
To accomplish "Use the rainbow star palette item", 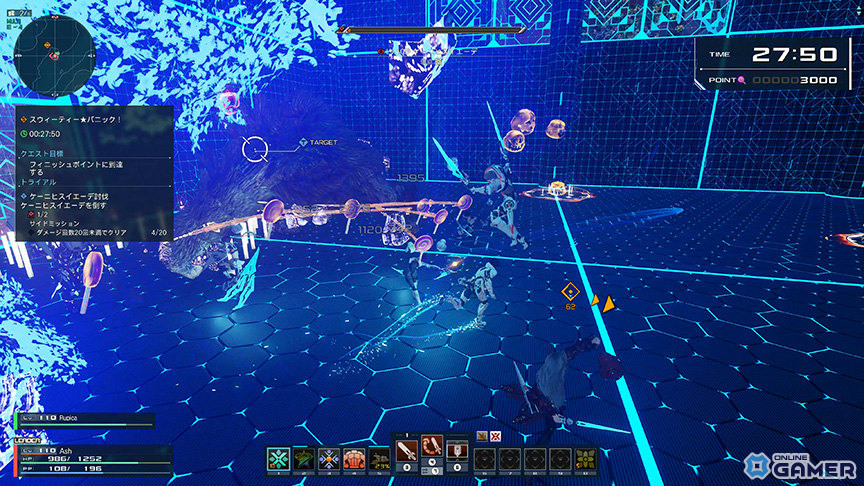I will 304,459.
